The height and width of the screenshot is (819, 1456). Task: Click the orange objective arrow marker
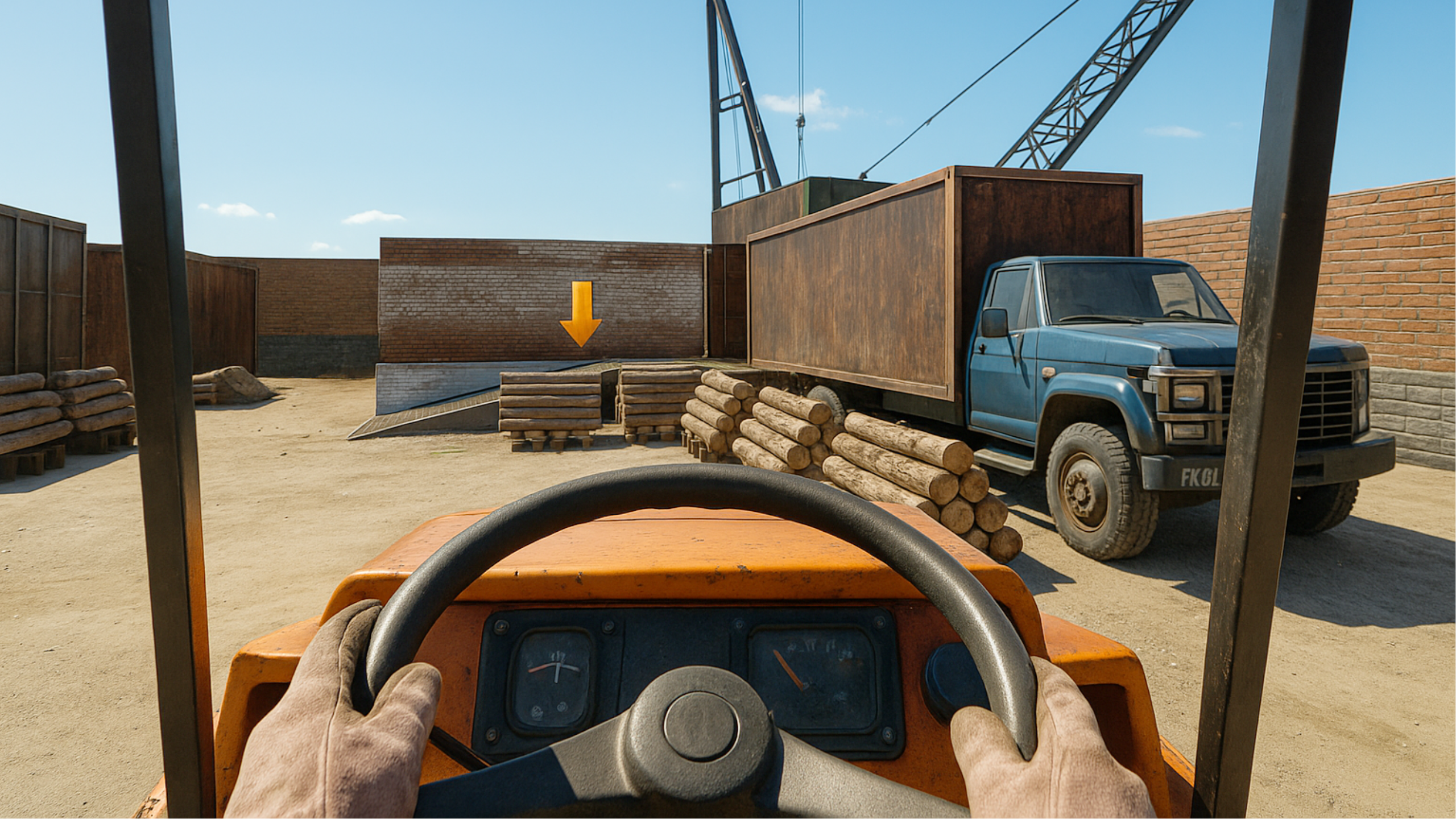pyautogui.click(x=580, y=316)
